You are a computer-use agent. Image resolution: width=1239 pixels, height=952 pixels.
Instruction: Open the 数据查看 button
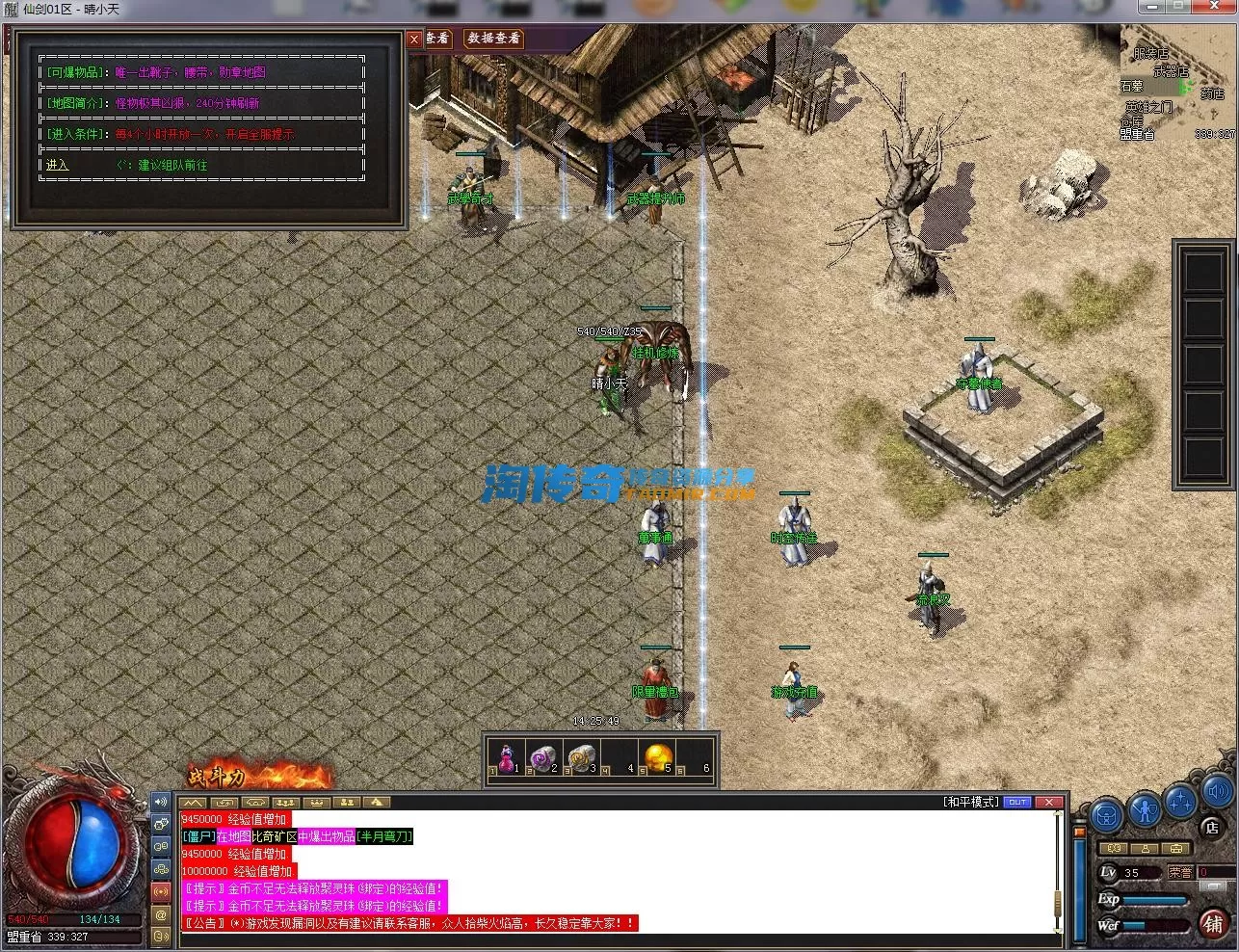(x=493, y=38)
